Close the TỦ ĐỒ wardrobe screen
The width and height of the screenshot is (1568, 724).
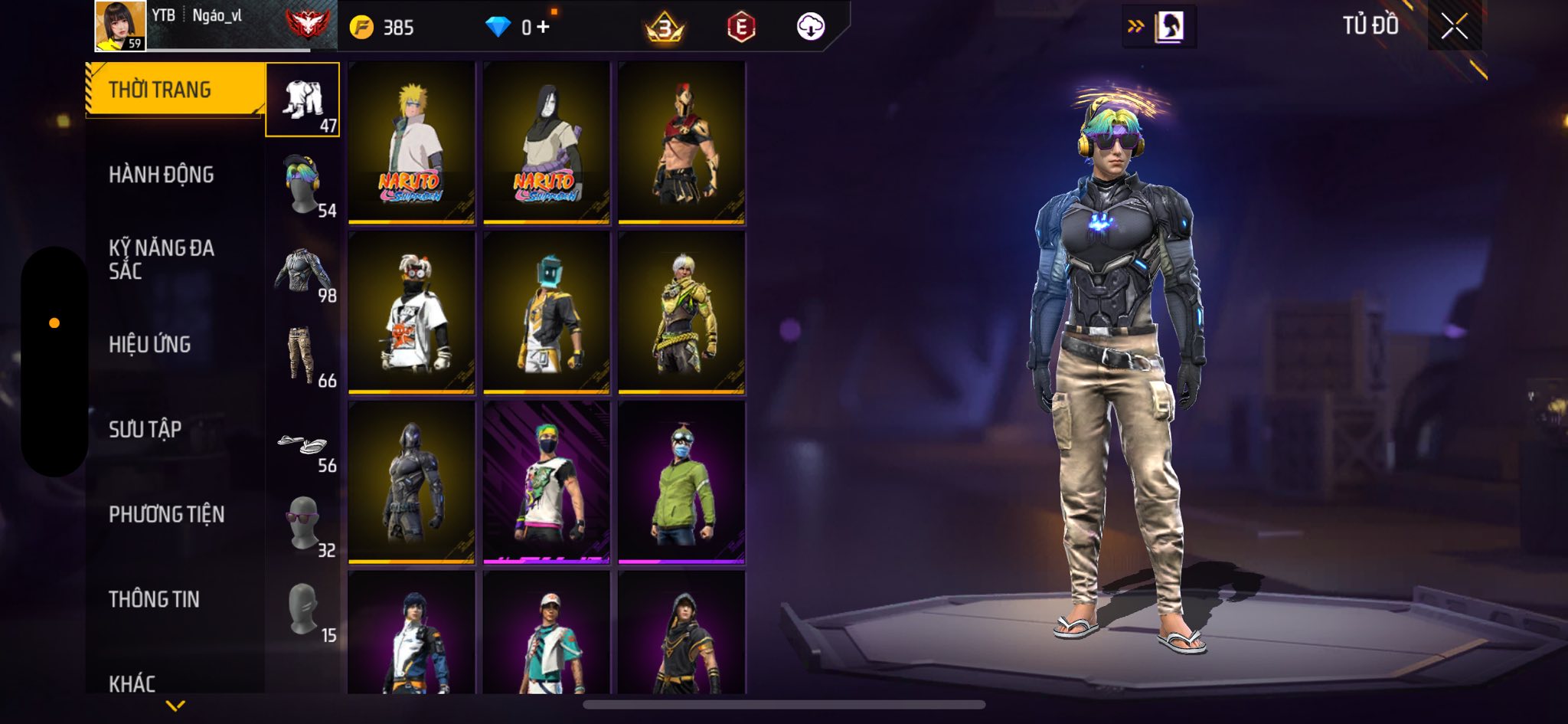[x=1454, y=27]
